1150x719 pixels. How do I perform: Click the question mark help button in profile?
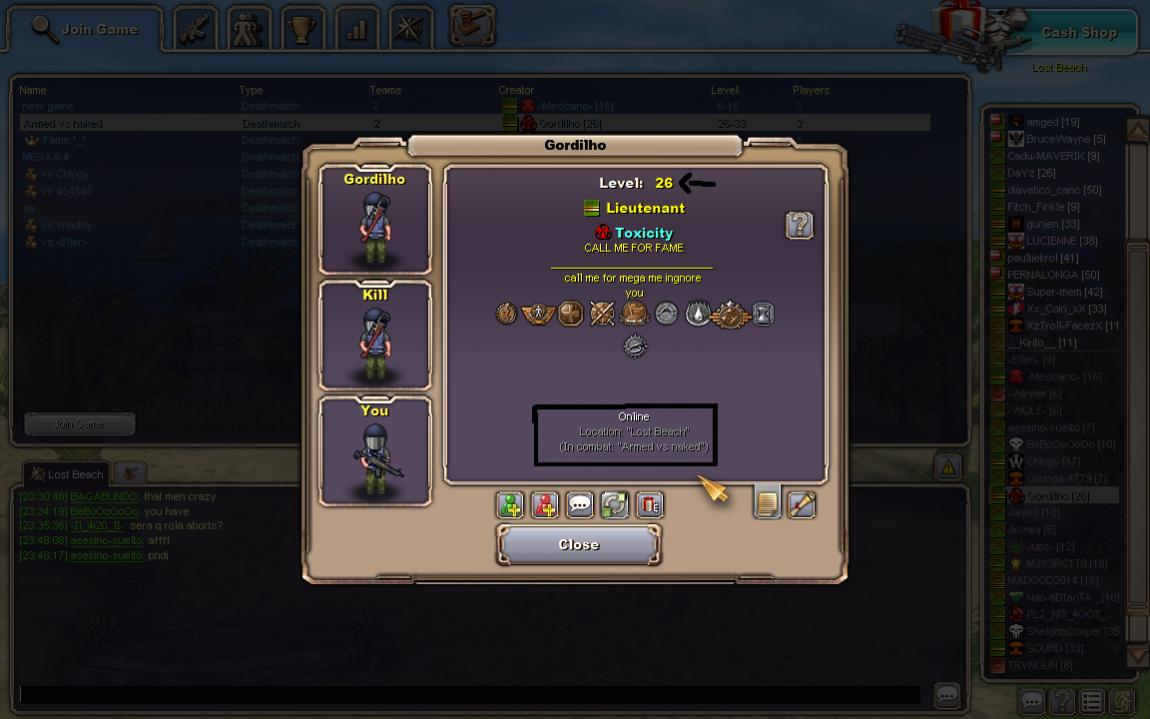pos(799,225)
